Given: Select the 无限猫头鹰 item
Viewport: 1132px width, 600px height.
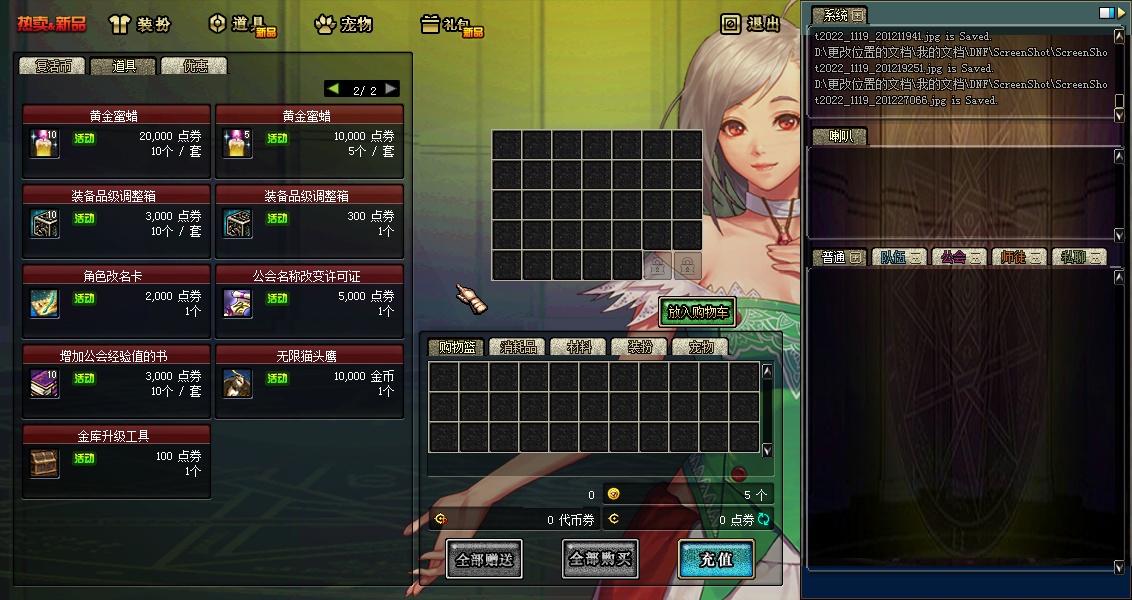Looking at the screenshot, I should (309, 377).
